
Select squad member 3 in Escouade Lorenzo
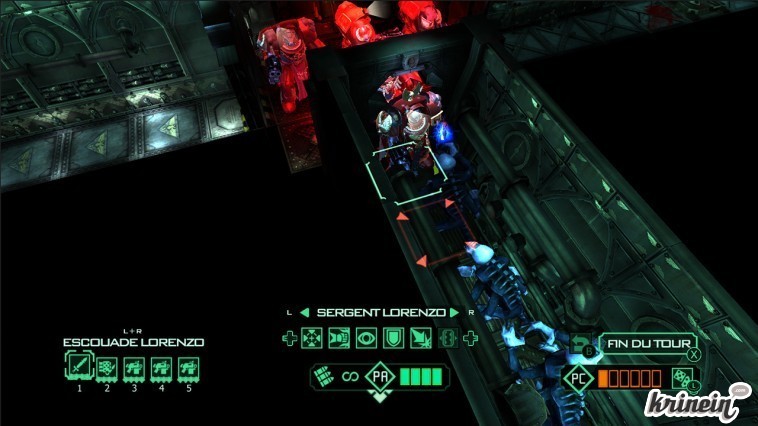tap(133, 369)
